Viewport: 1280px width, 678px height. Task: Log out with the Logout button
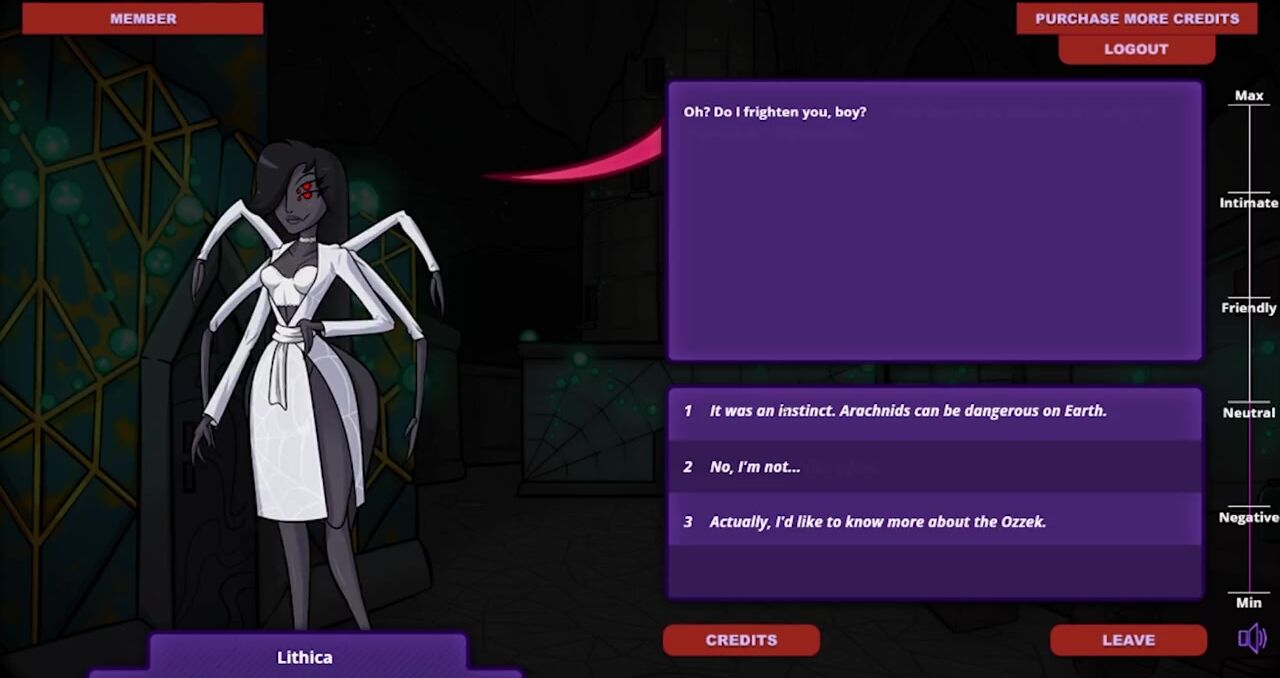pos(1136,49)
